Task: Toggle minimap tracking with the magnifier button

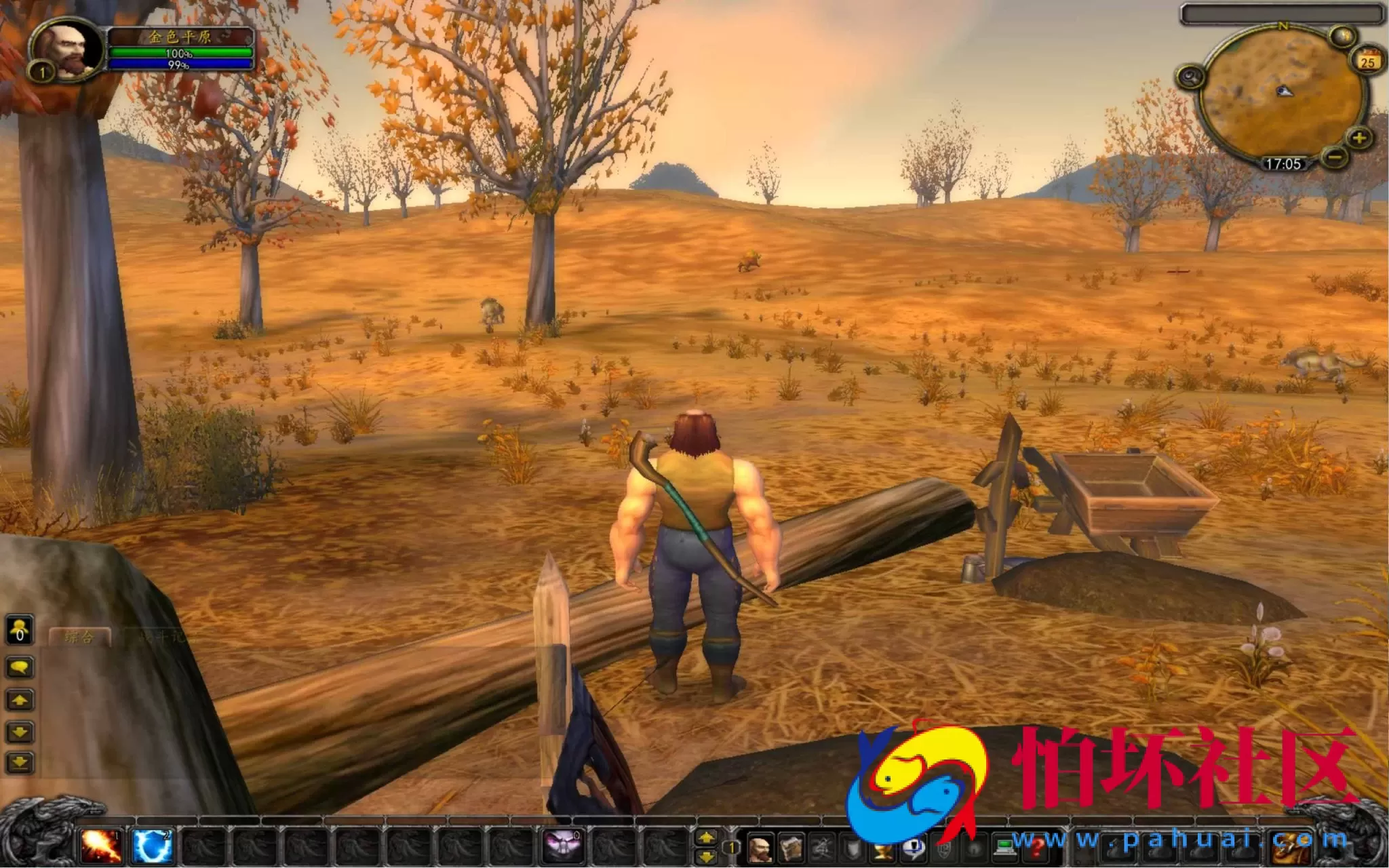Action: tap(1190, 77)
